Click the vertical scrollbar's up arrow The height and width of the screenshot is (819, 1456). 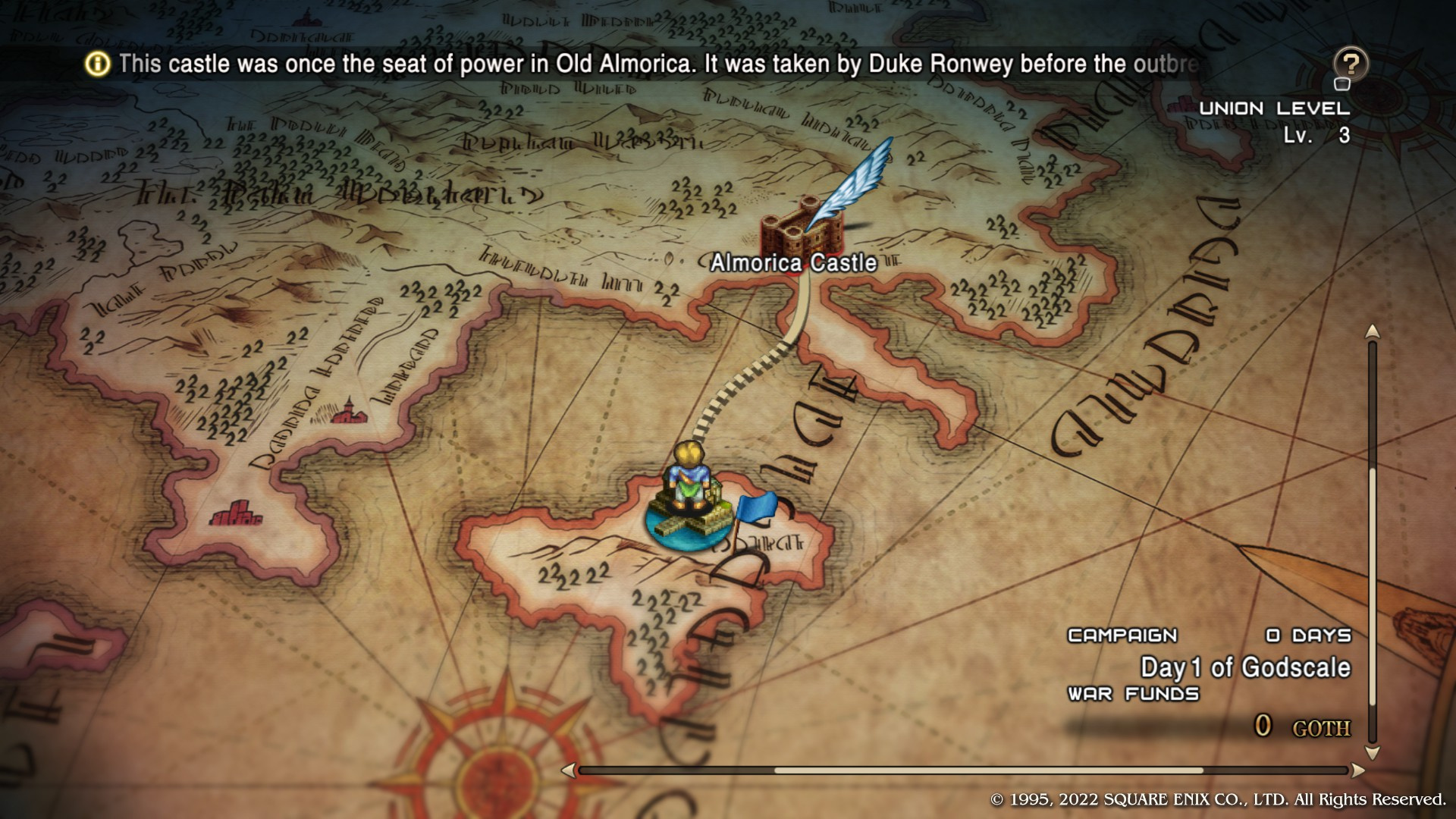point(1372,332)
